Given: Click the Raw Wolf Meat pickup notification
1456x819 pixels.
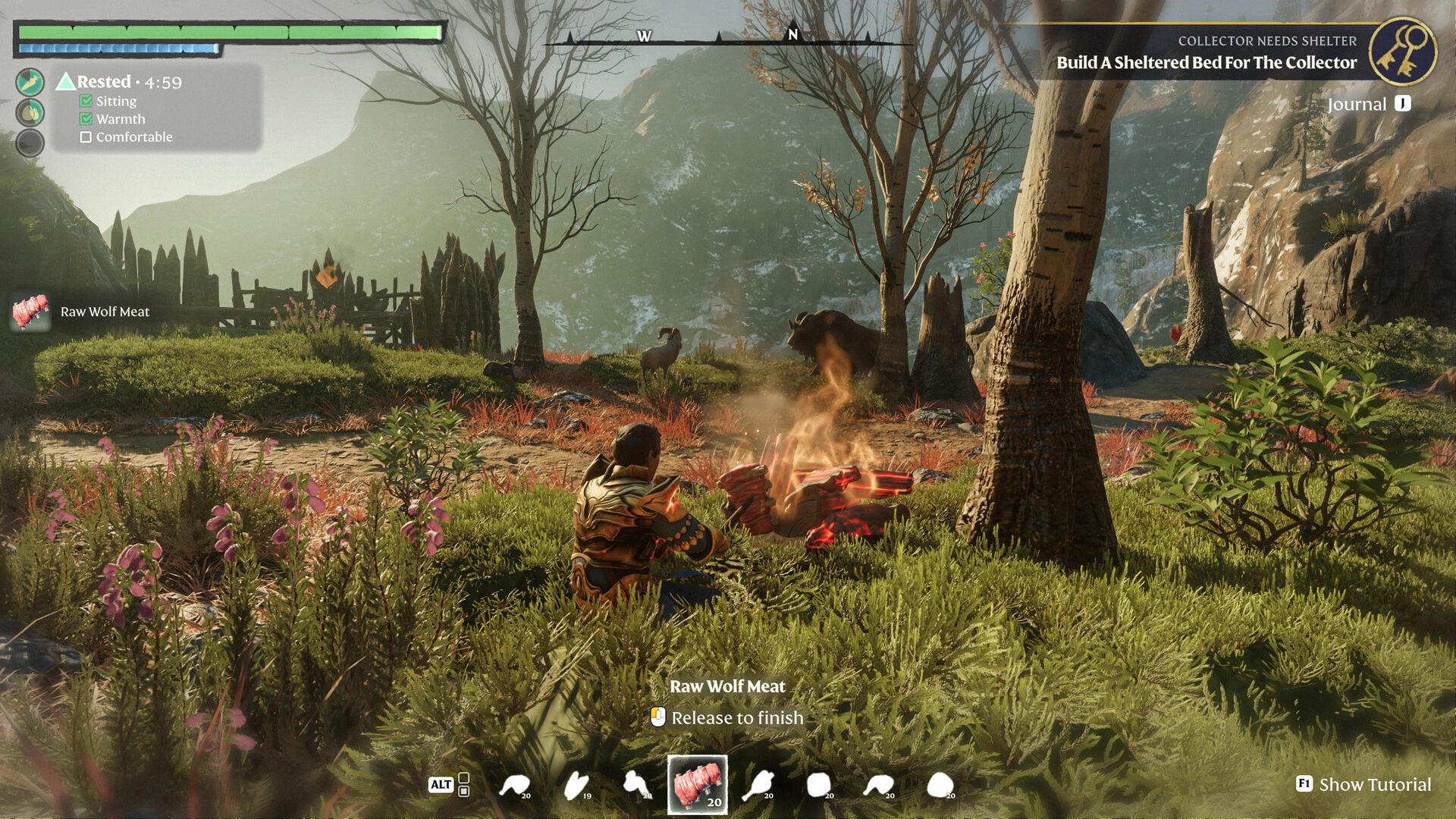Looking at the screenshot, I should pos(82,312).
